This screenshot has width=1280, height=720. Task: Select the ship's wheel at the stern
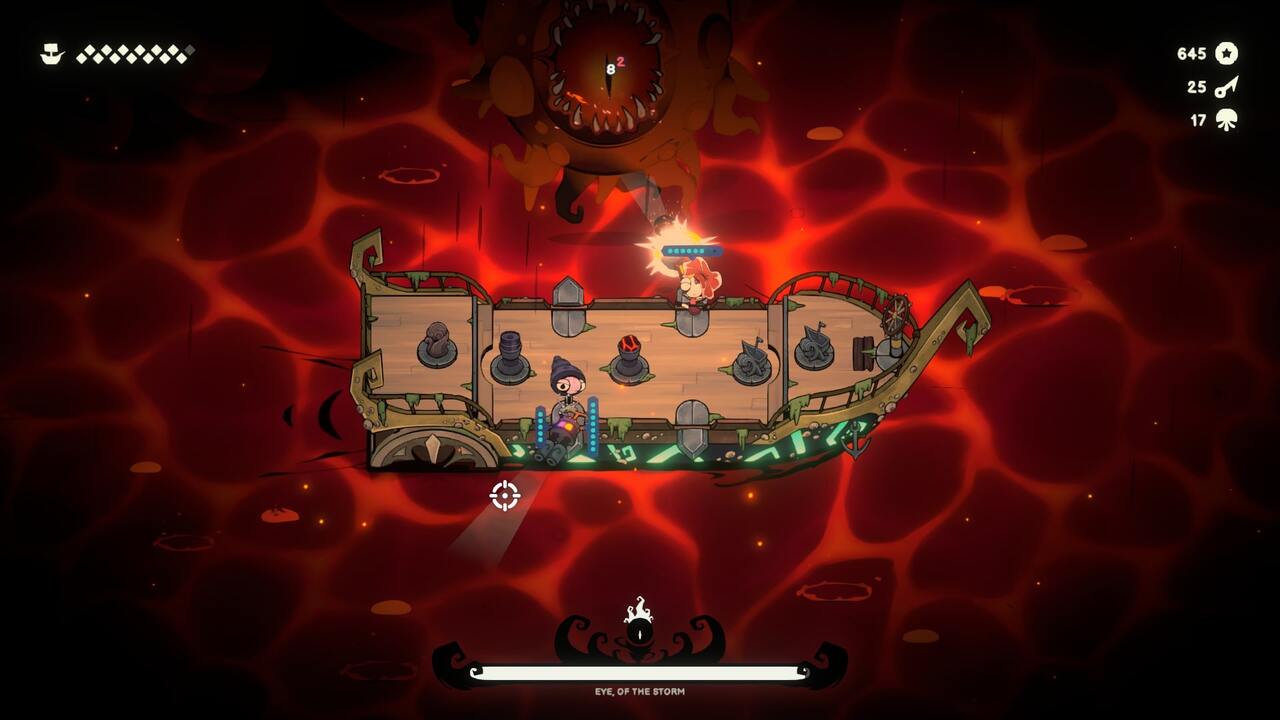(894, 317)
